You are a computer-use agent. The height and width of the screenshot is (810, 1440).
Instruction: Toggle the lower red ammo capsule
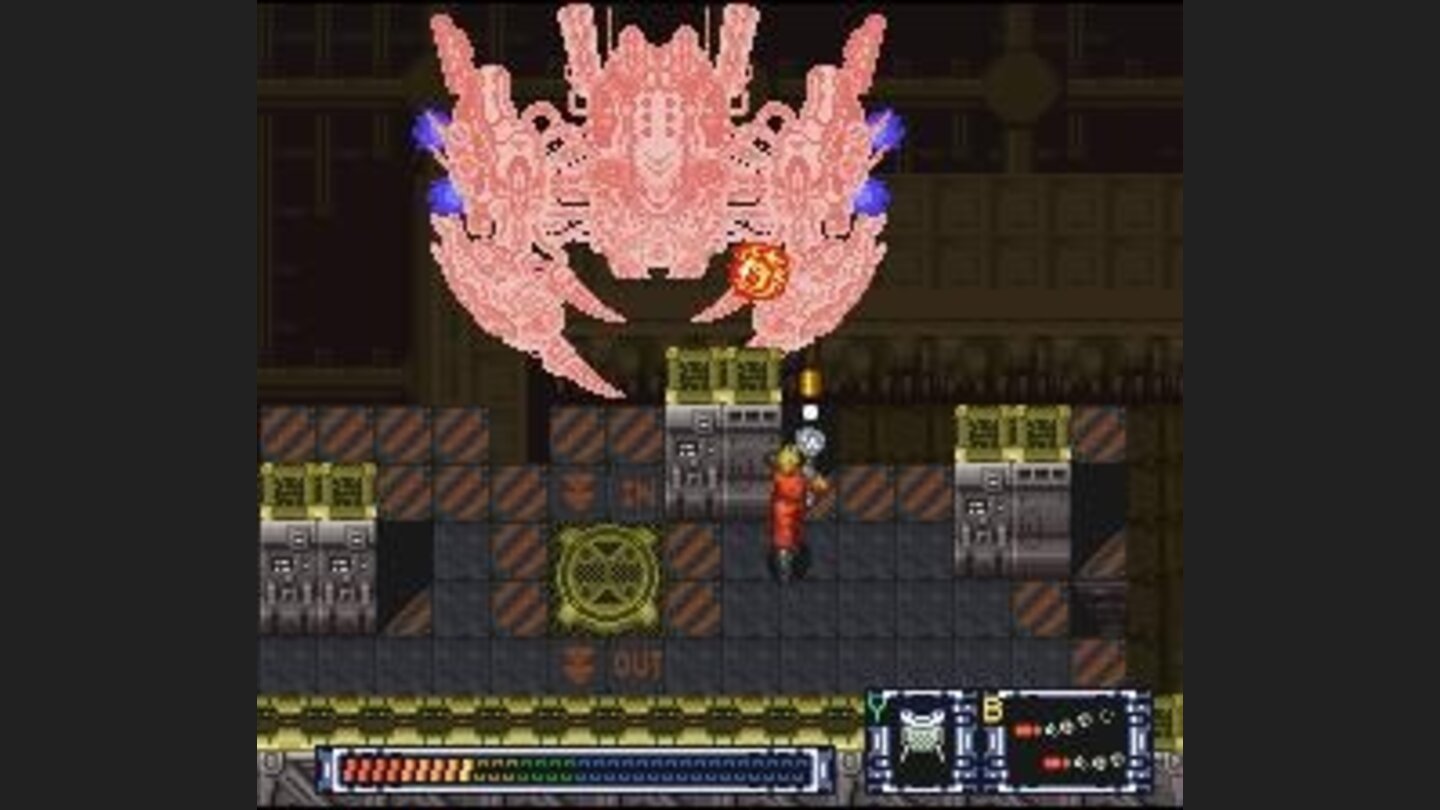coord(1055,763)
